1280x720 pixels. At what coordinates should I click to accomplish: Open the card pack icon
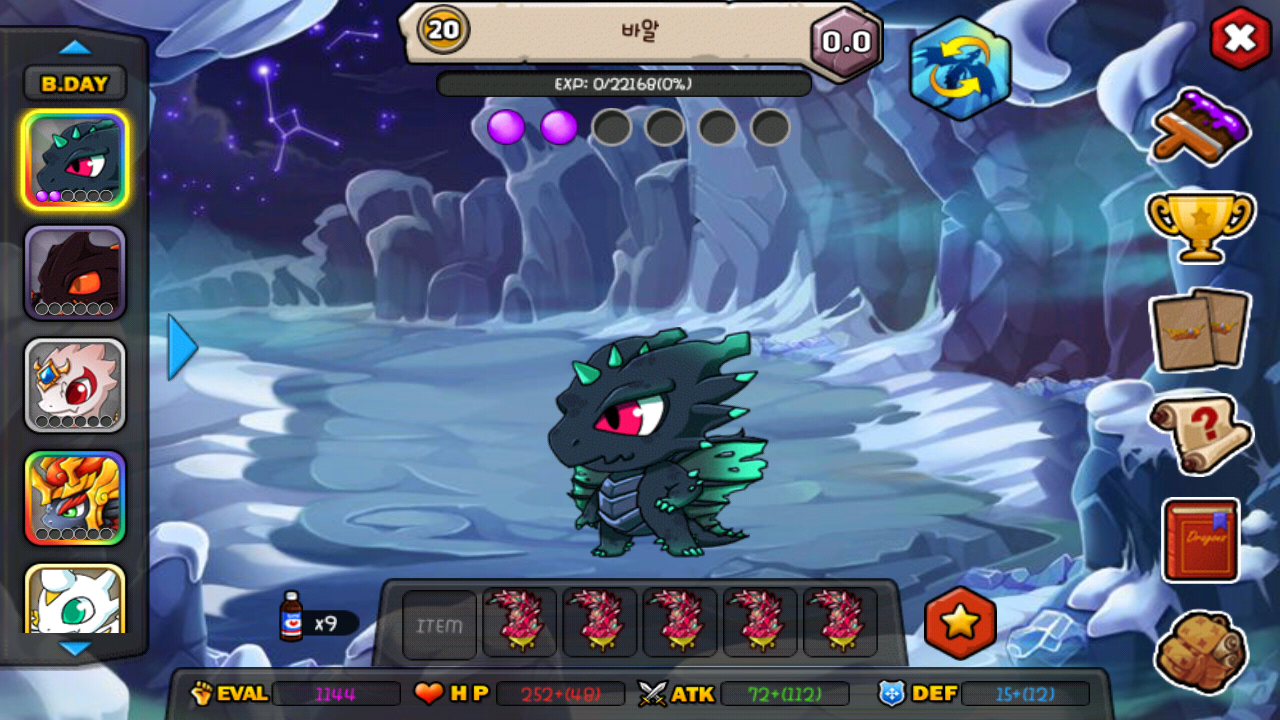pyautogui.click(x=1200, y=329)
